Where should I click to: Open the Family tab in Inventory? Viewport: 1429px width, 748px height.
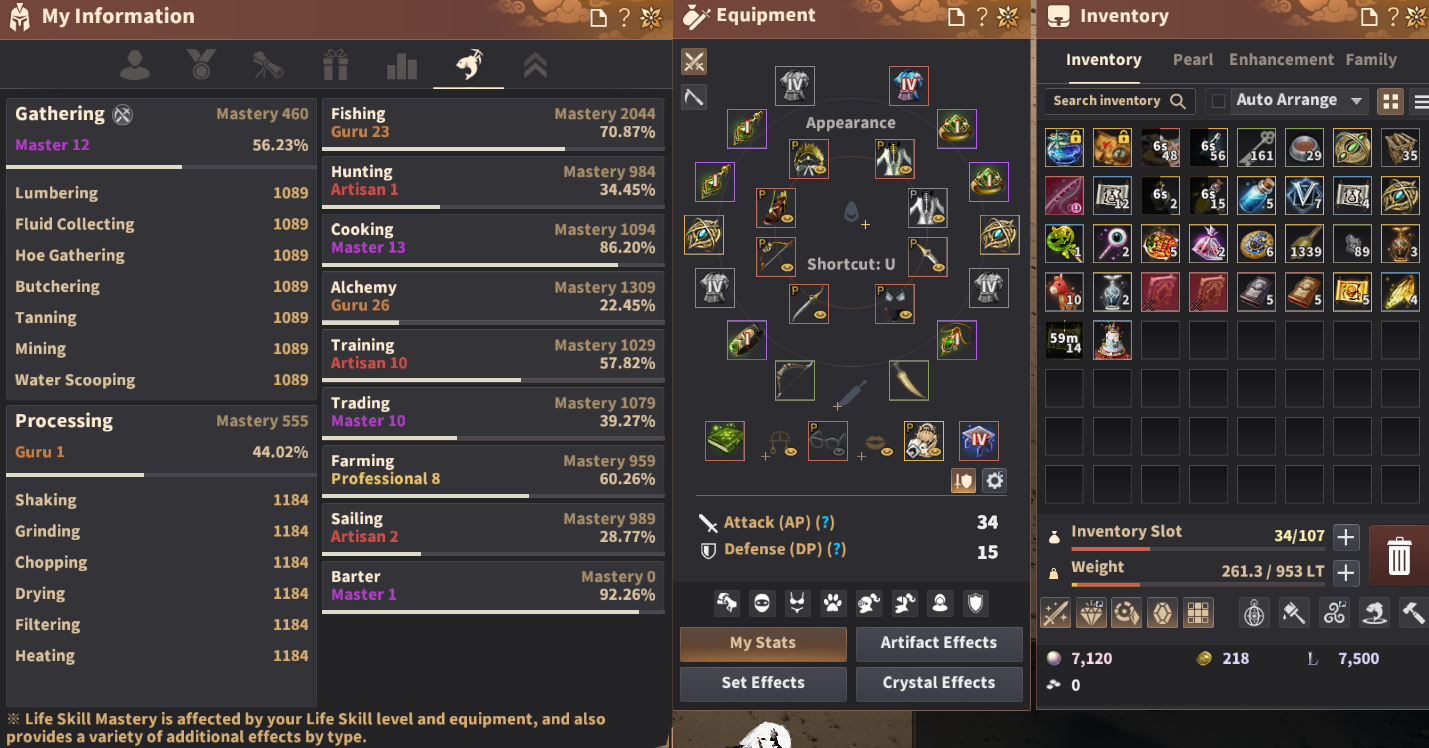click(x=1371, y=59)
